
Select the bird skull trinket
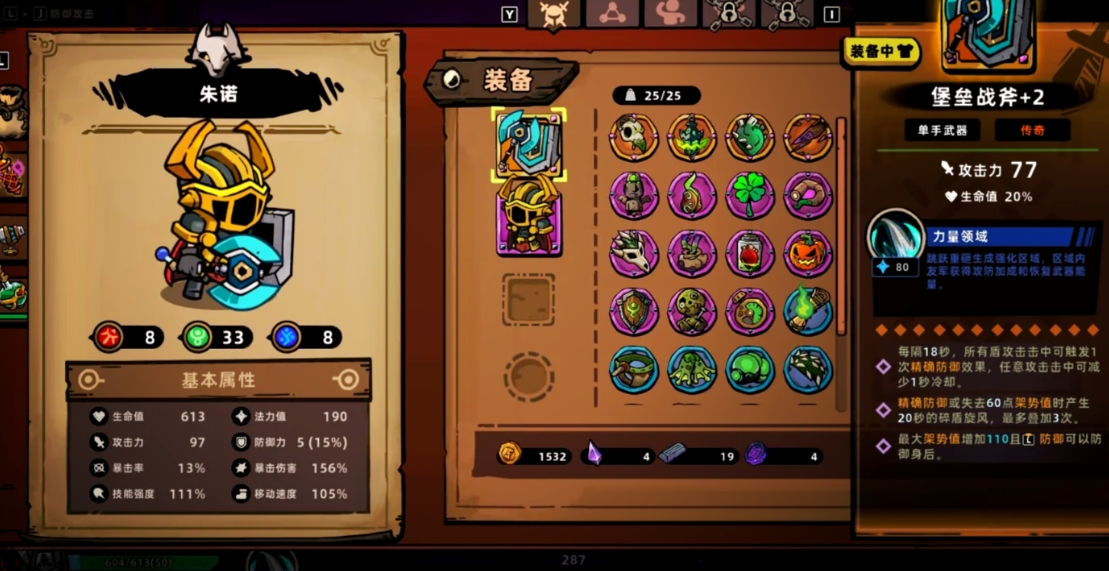(x=634, y=137)
